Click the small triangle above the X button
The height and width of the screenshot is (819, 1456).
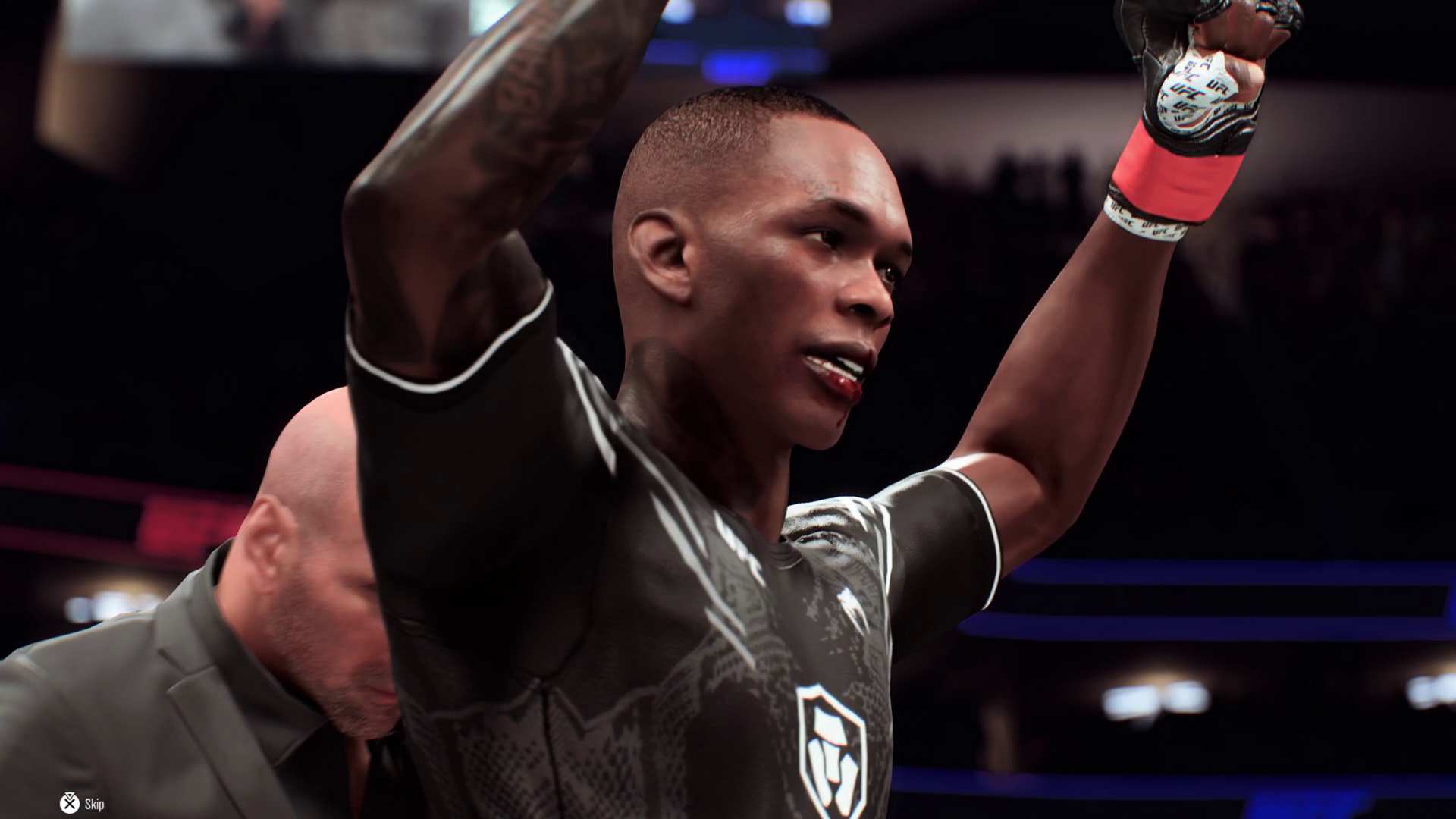click(x=69, y=794)
